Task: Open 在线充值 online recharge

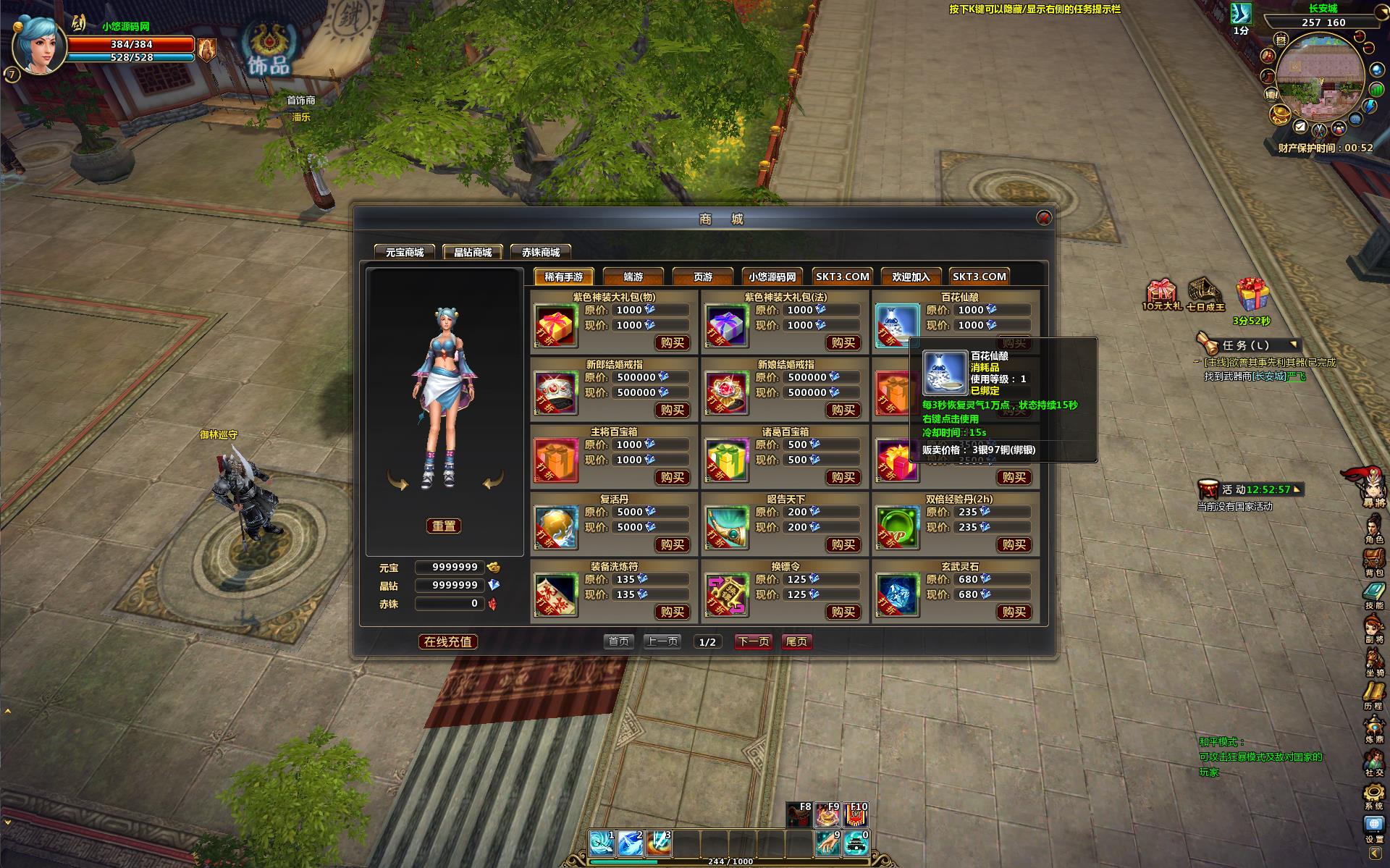Action: pos(447,641)
